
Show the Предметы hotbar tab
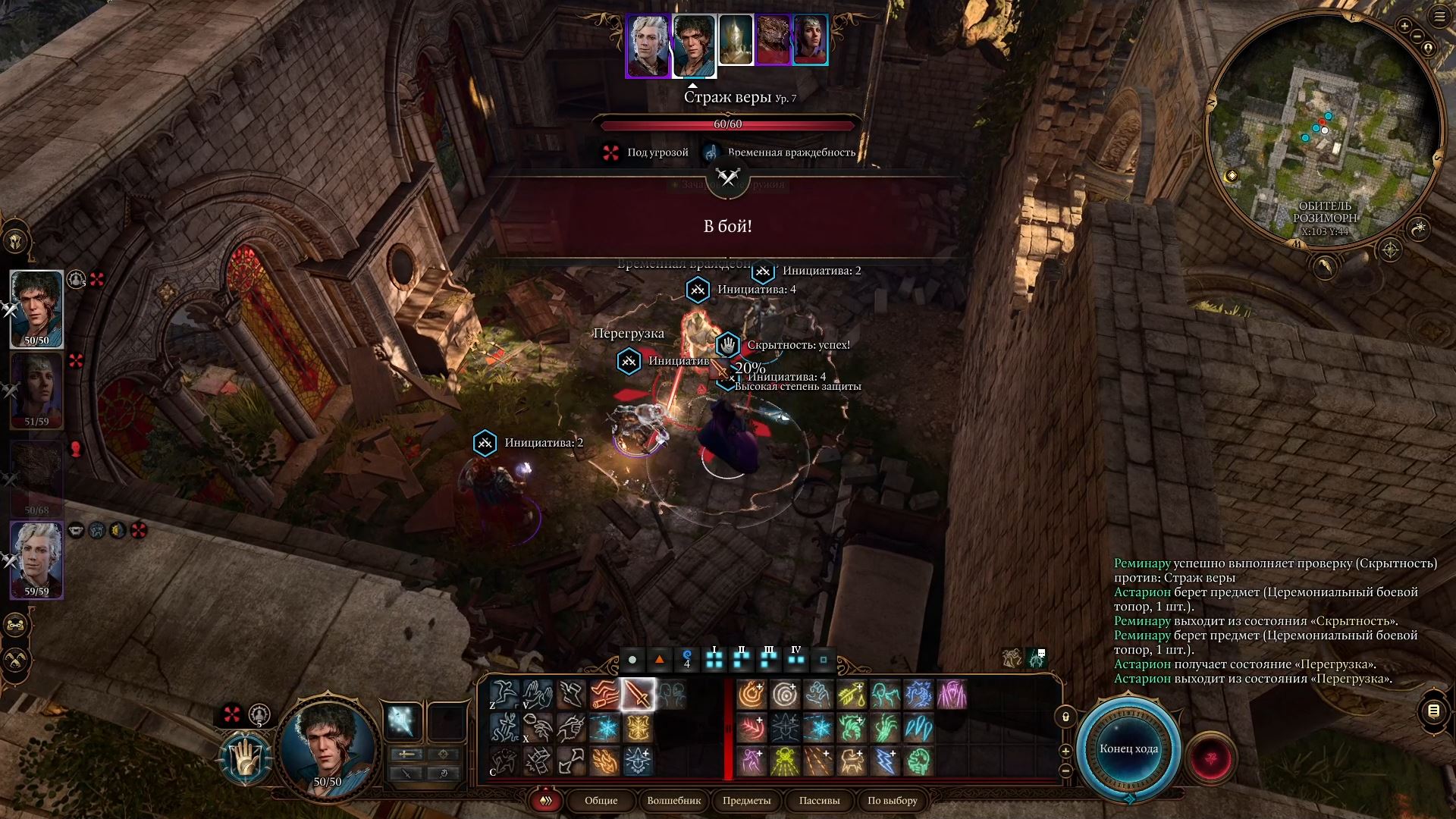pos(746,801)
